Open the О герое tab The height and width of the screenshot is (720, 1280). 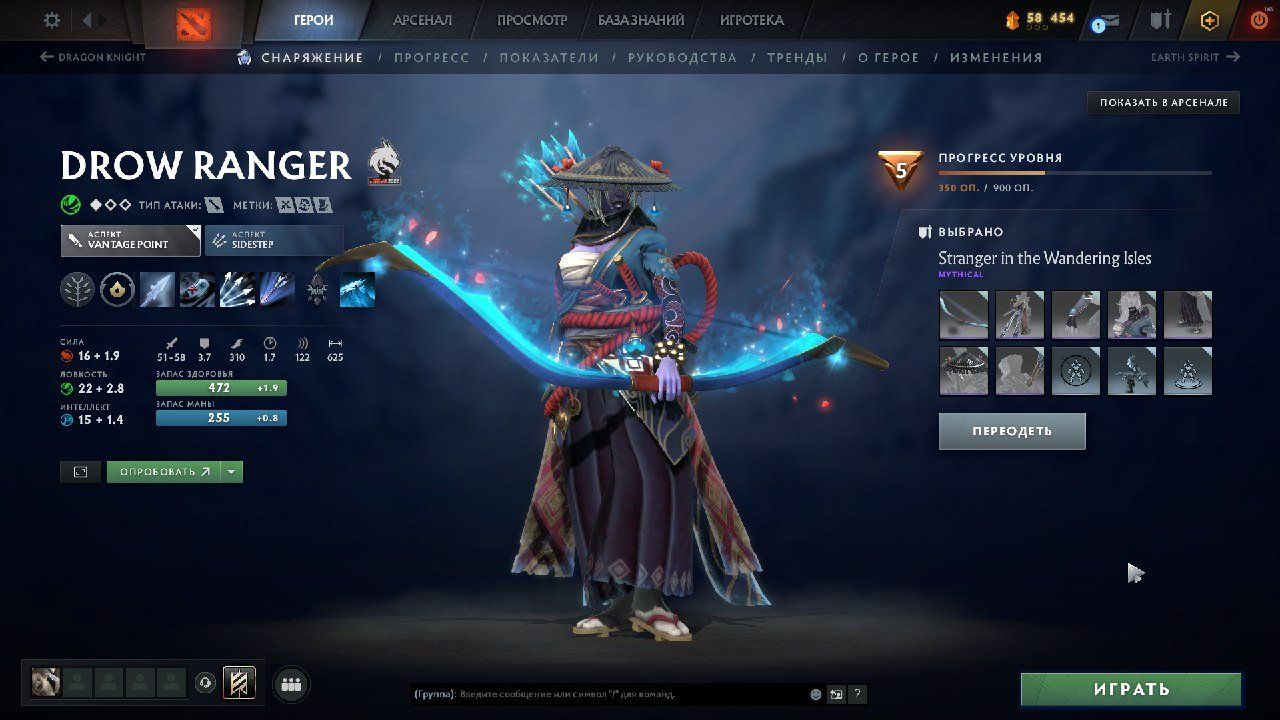[888, 58]
